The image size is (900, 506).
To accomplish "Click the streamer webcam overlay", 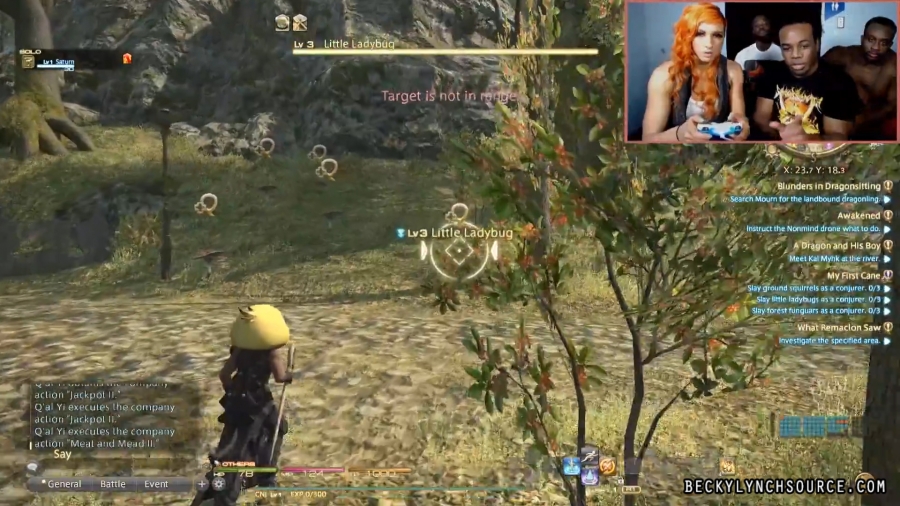I will [x=760, y=71].
